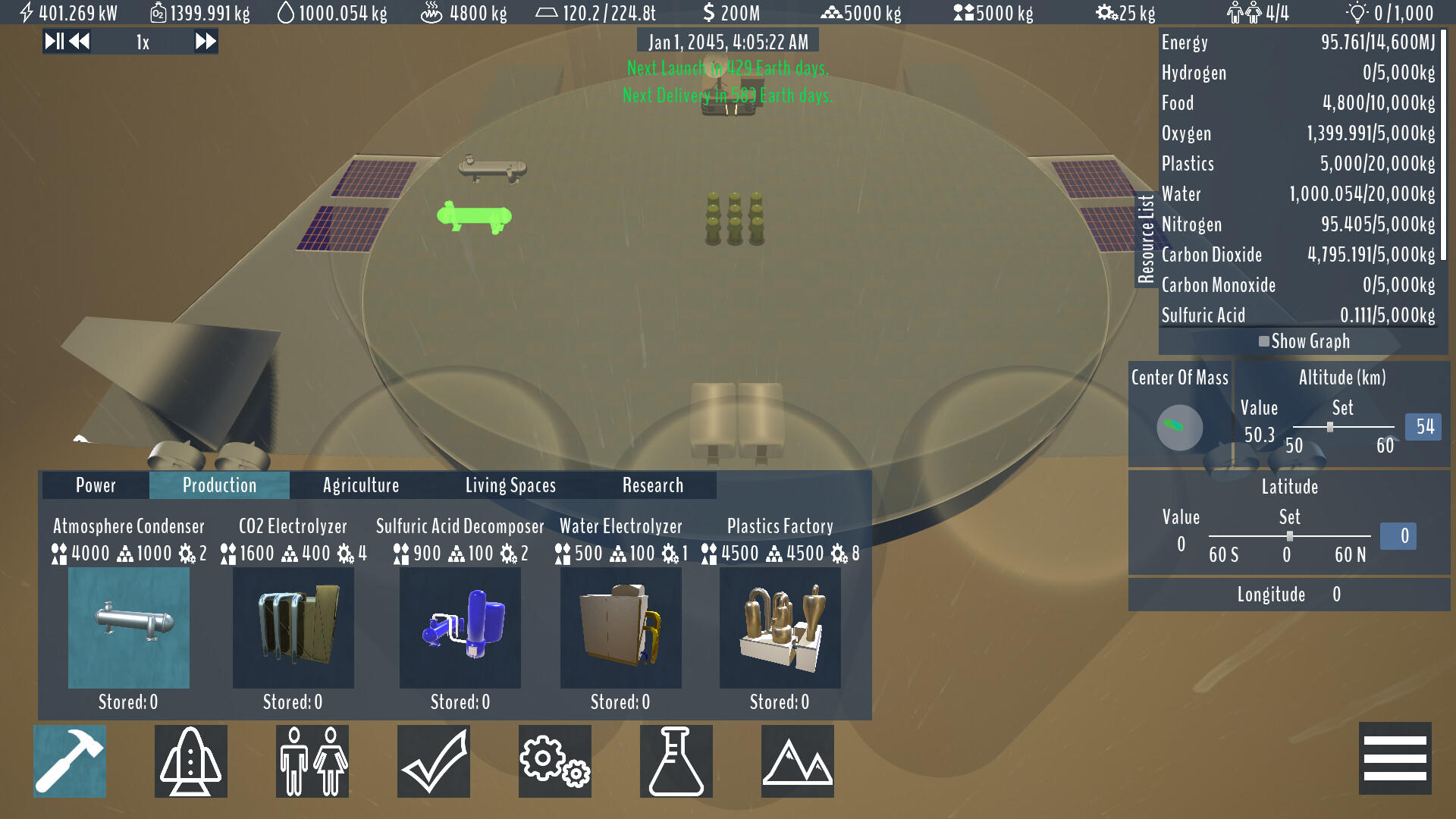Image resolution: width=1456 pixels, height=819 pixels.
Task: Open the rocket launch panel
Action: tap(190, 761)
